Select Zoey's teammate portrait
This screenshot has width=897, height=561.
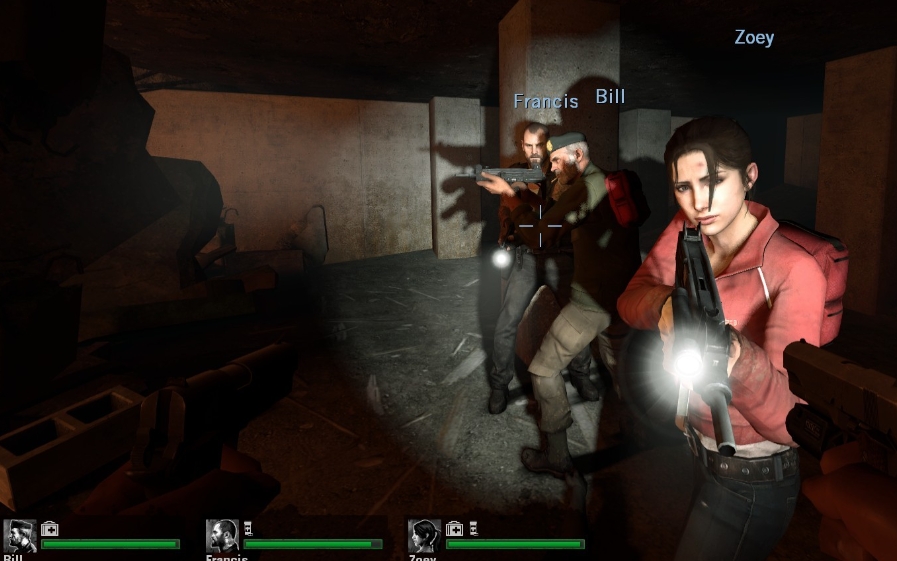(x=424, y=536)
